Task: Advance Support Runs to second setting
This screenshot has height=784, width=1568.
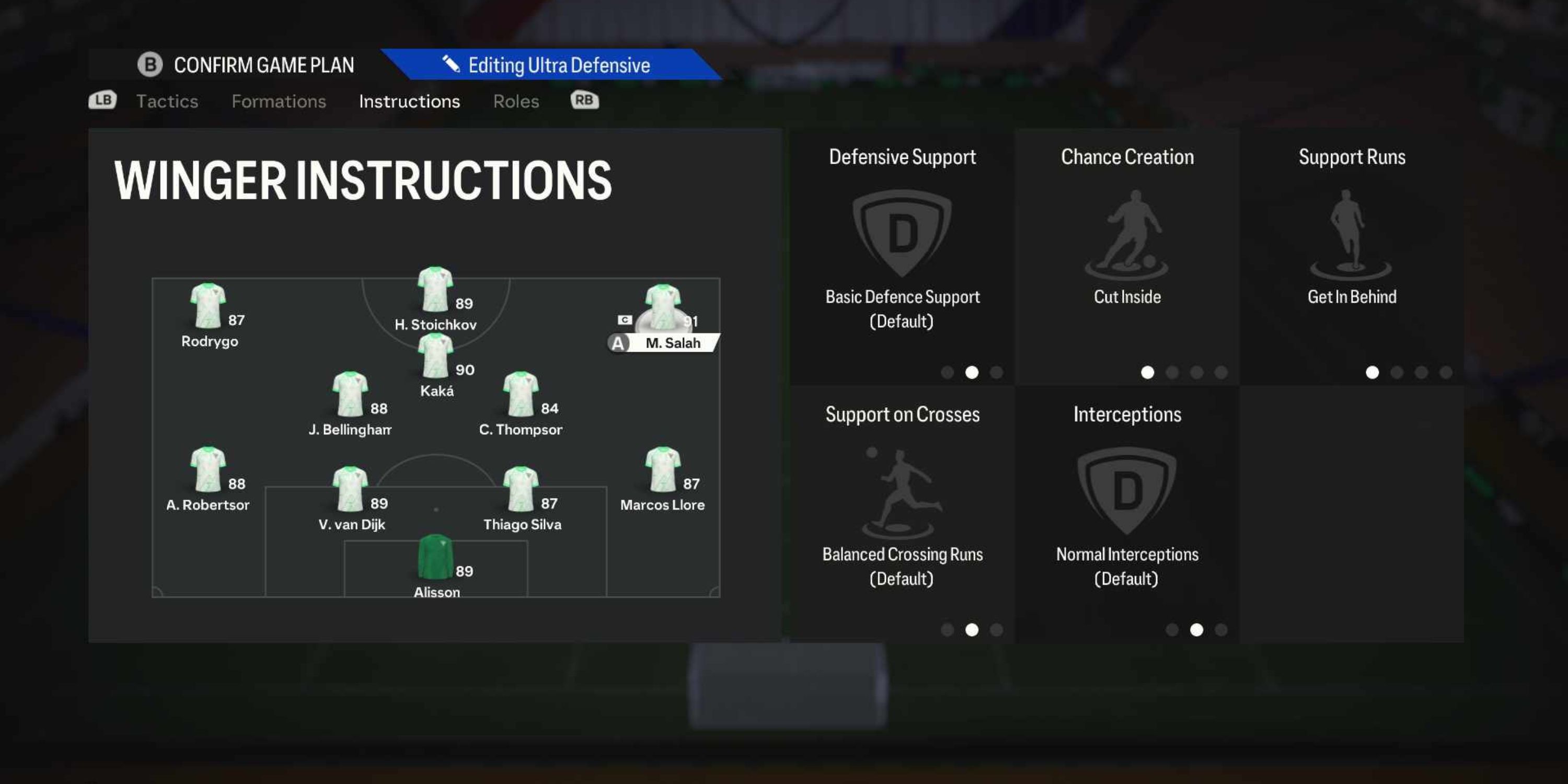Action: pos(1396,372)
